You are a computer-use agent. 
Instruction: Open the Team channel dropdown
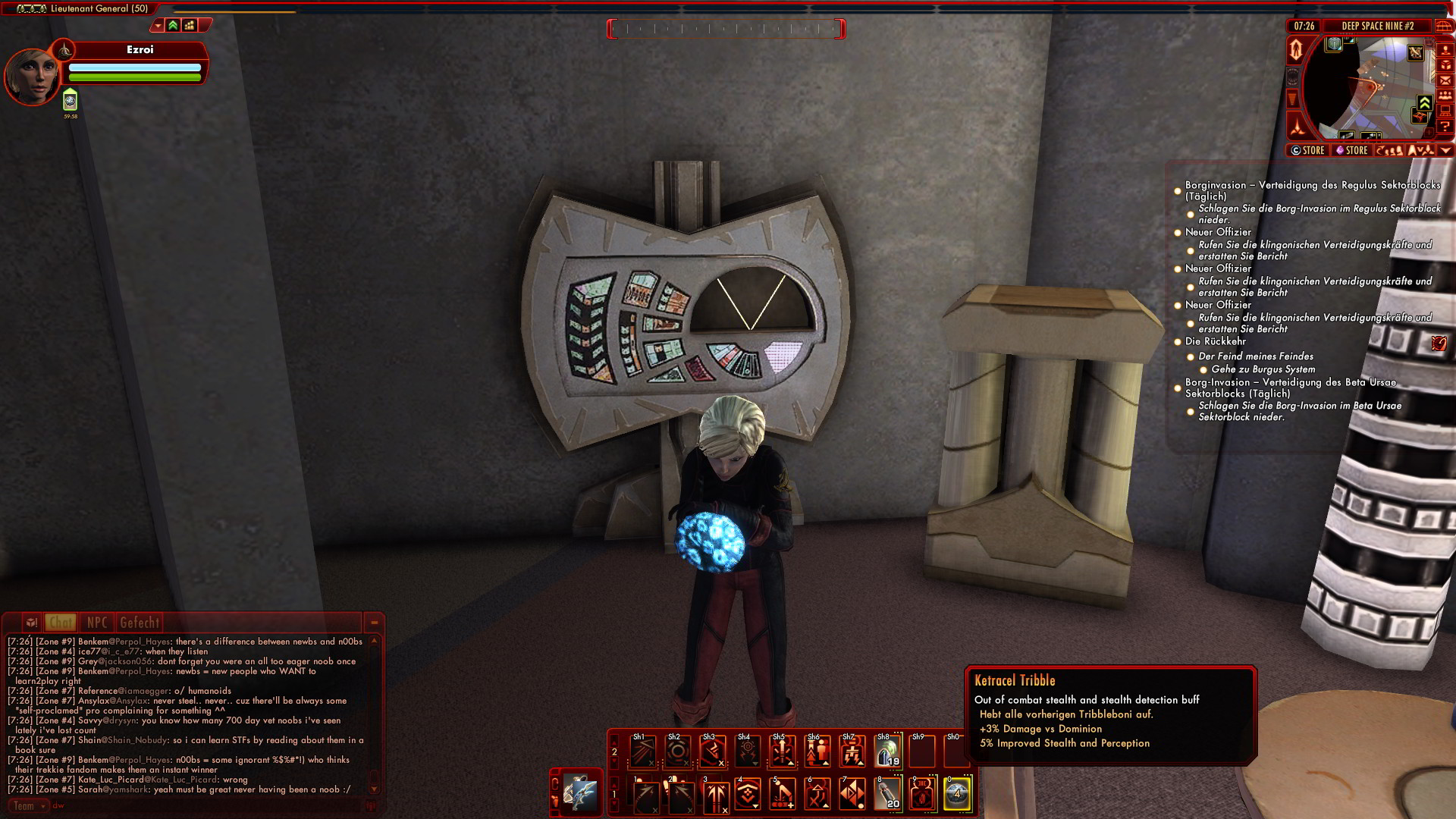[x=28, y=806]
